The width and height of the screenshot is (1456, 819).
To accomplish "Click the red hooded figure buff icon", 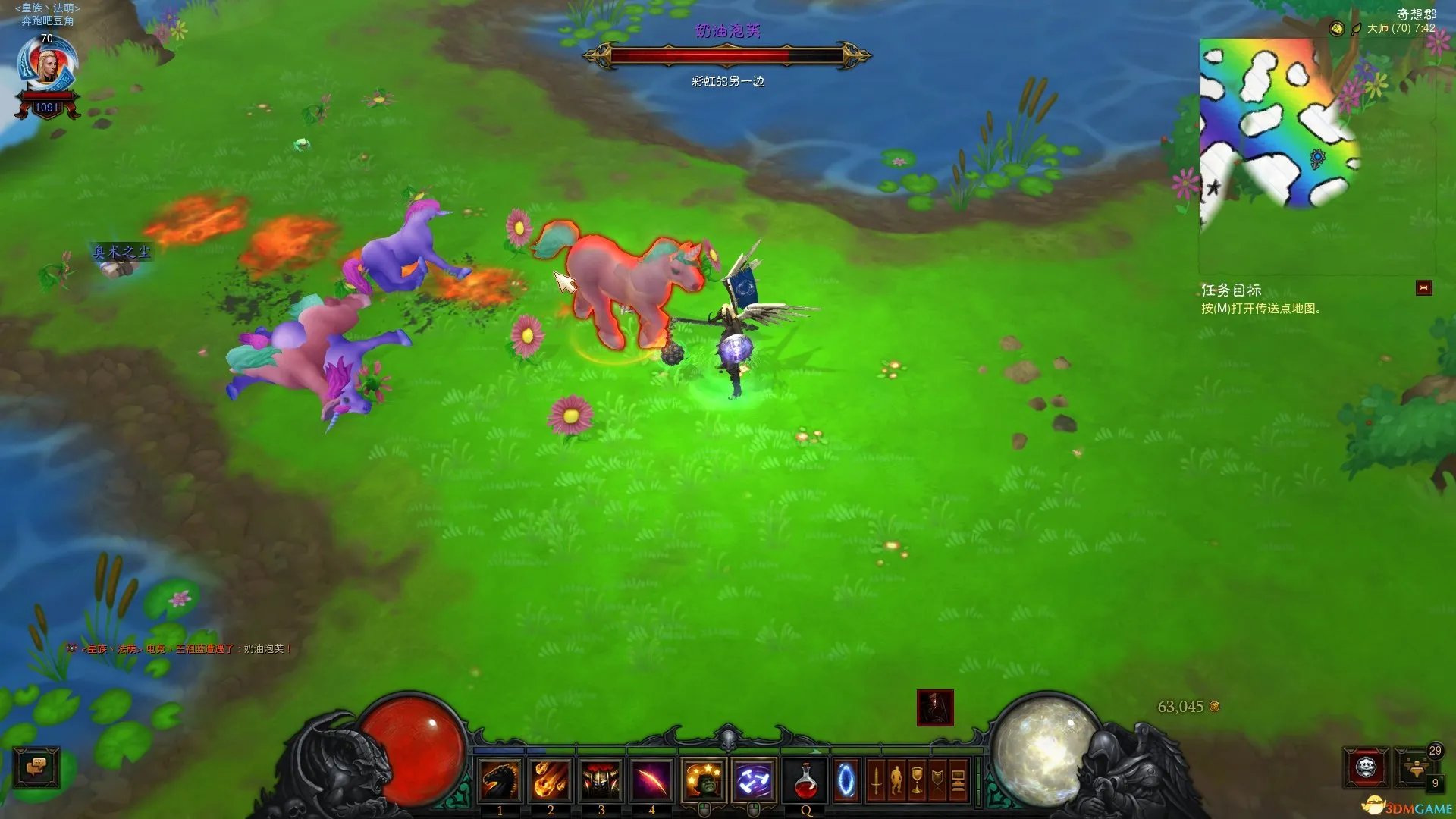I will tap(935, 708).
